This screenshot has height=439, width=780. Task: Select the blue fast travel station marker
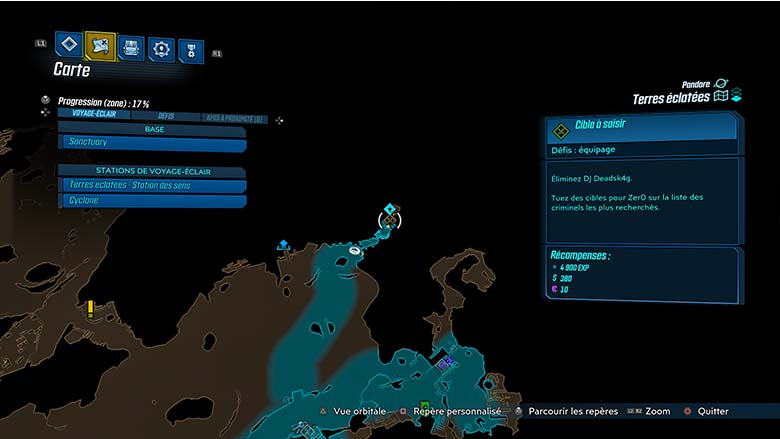(x=284, y=243)
